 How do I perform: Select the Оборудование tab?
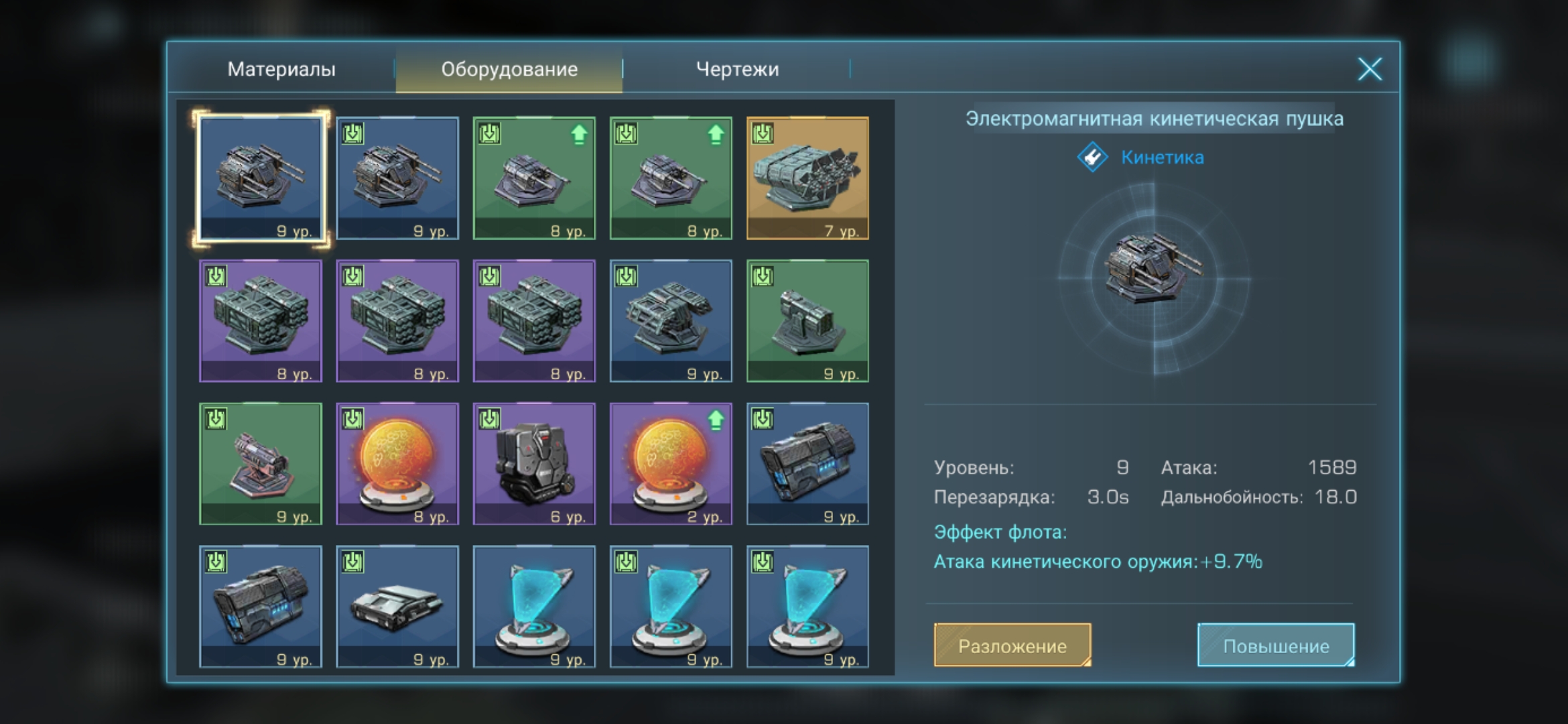(x=509, y=69)
